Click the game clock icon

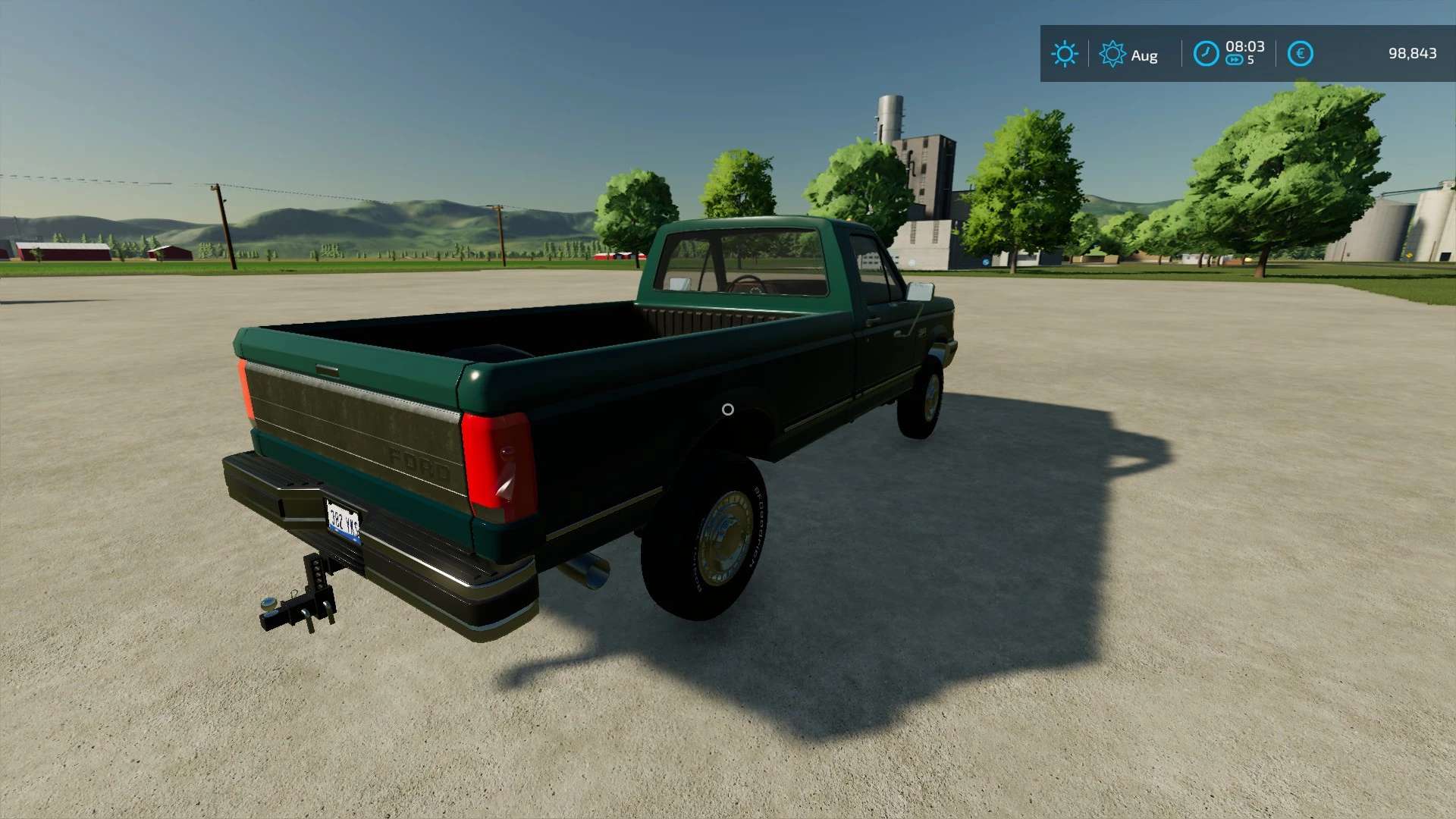point(1206,54)
